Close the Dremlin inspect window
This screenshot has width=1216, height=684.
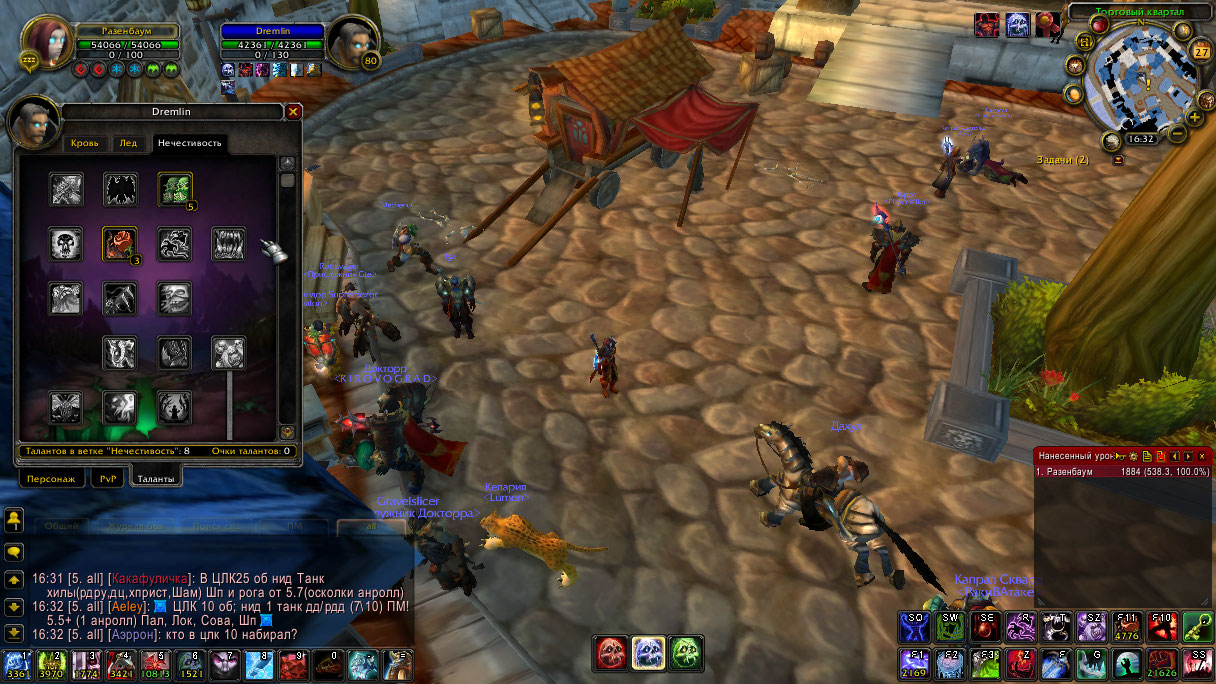(x=293, y=112)
